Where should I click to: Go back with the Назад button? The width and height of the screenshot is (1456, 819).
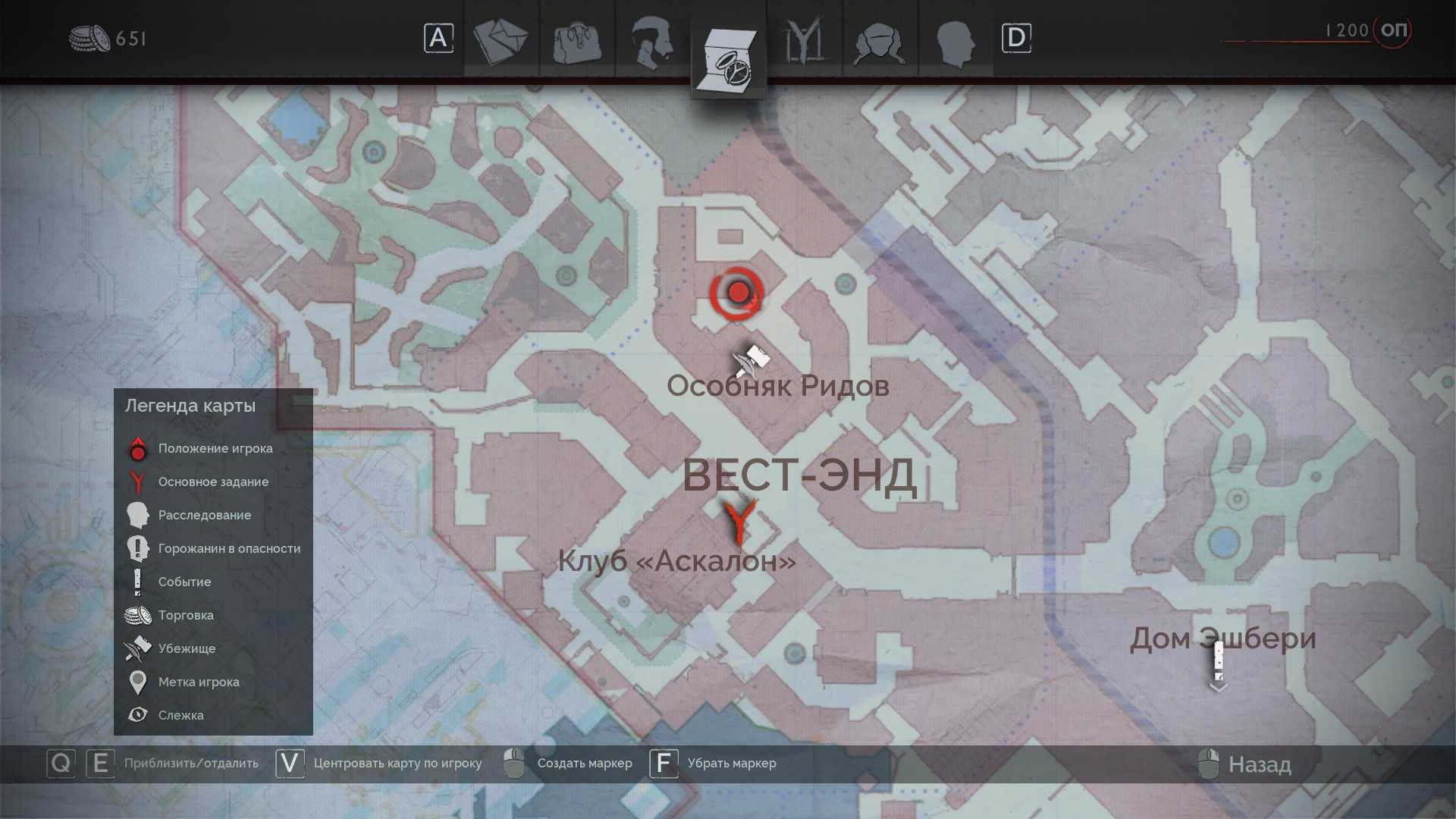click(x=1259, y=764)
